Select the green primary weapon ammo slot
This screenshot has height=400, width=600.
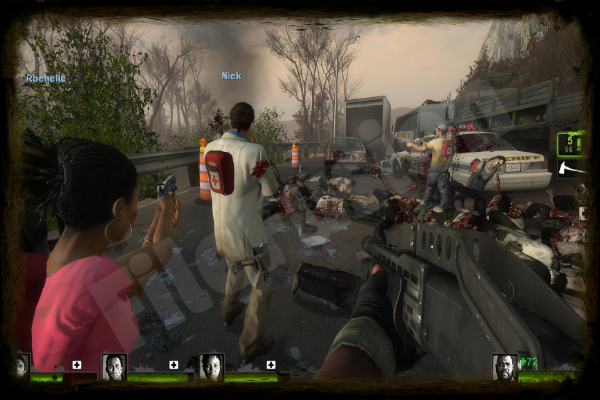click(570, 144)
